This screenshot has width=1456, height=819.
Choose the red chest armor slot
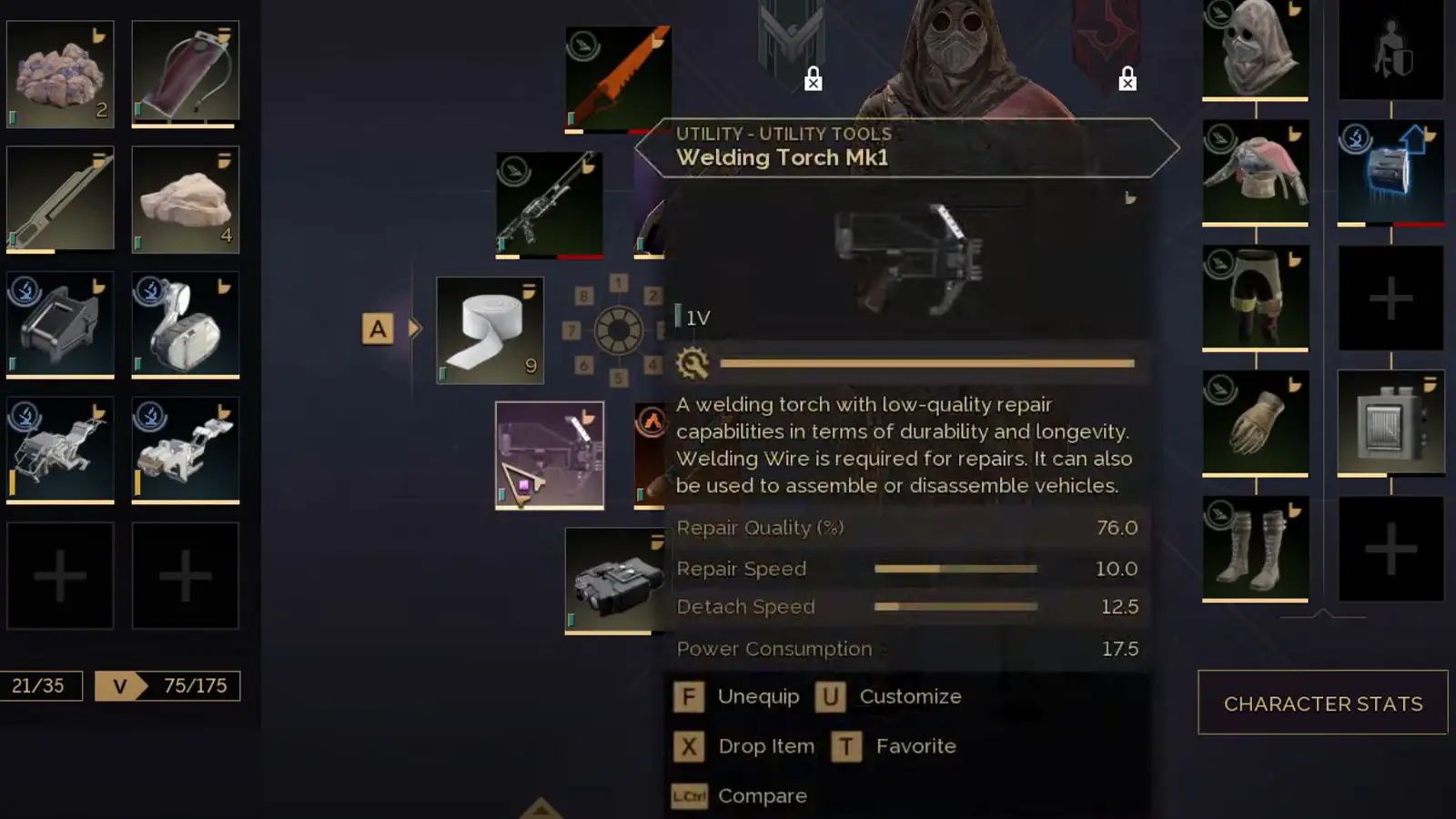pyautogui.click(x=1255, y=172)
